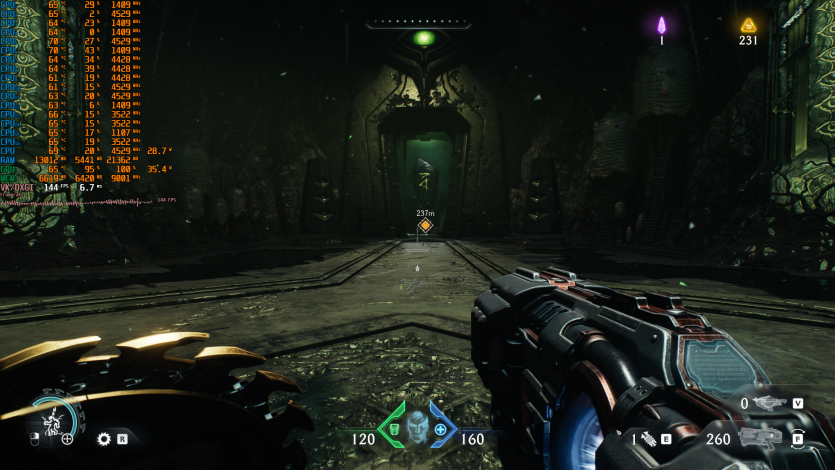This screenshot has width=835, height=470.
Task: Click the frametime graph in performance overlay
Action: coord(80,201)
